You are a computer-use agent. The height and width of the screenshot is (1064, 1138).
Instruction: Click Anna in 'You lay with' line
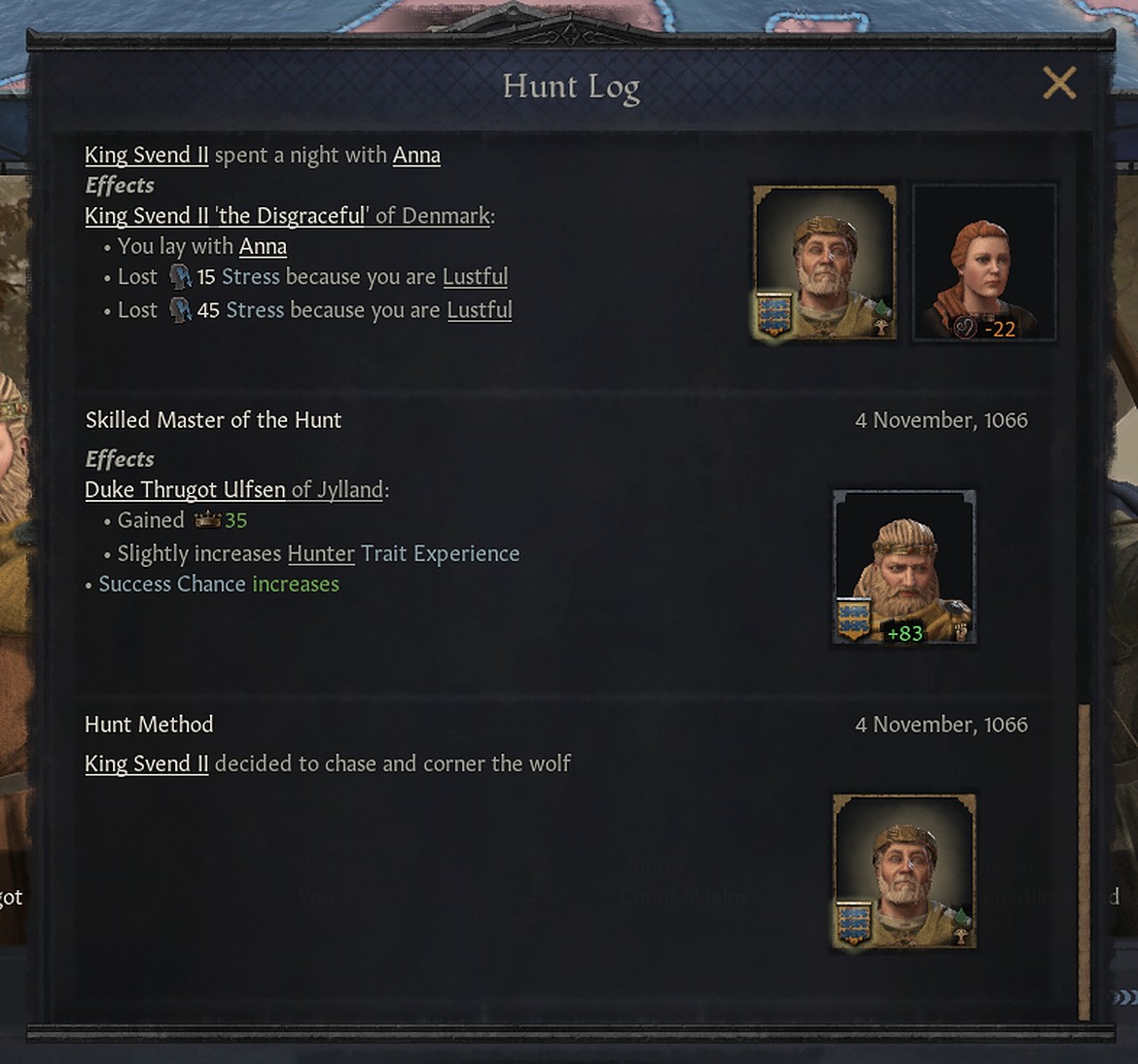[x=263, y=247]
